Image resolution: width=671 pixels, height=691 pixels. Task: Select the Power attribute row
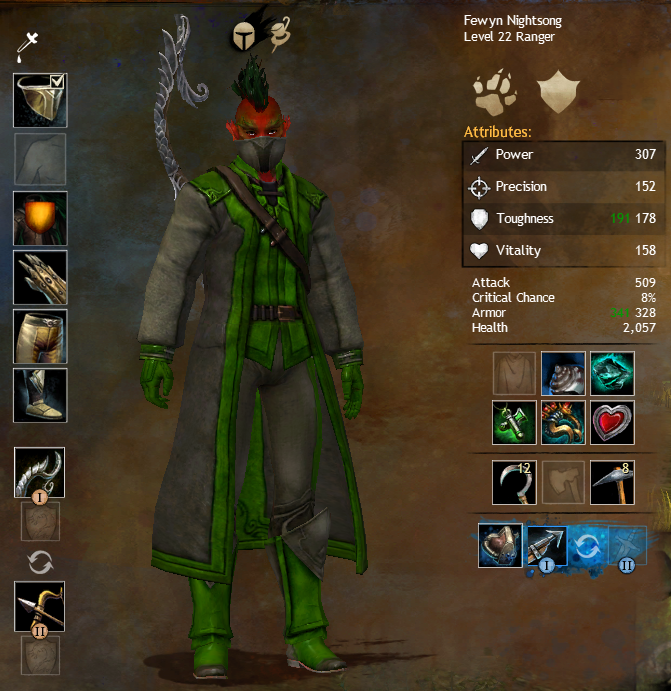(564, 155)
